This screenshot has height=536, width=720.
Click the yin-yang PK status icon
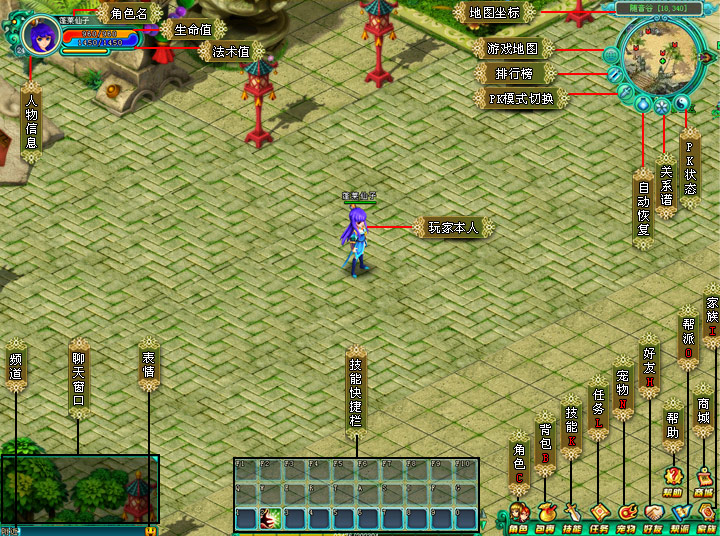pos(683,102)
